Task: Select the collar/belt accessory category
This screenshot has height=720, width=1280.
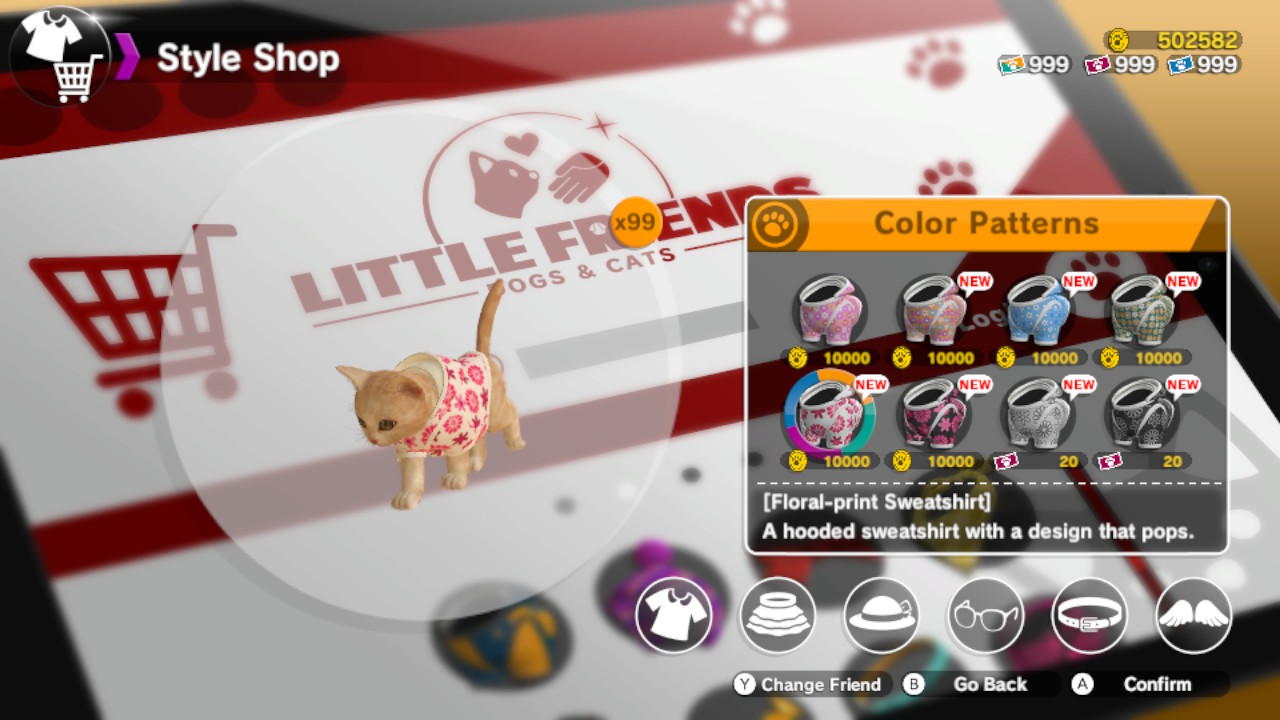Action: pyautogui.click(x=1090, y=617)
